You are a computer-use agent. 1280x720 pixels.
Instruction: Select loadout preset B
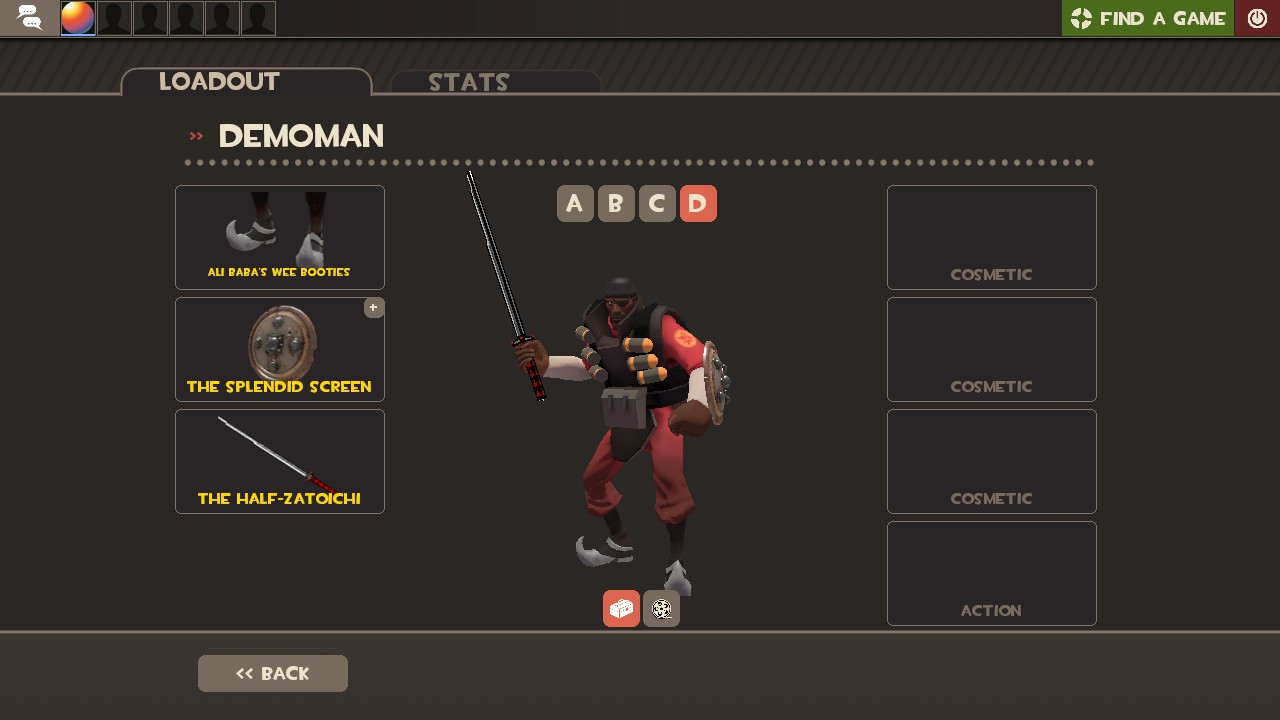616,203
